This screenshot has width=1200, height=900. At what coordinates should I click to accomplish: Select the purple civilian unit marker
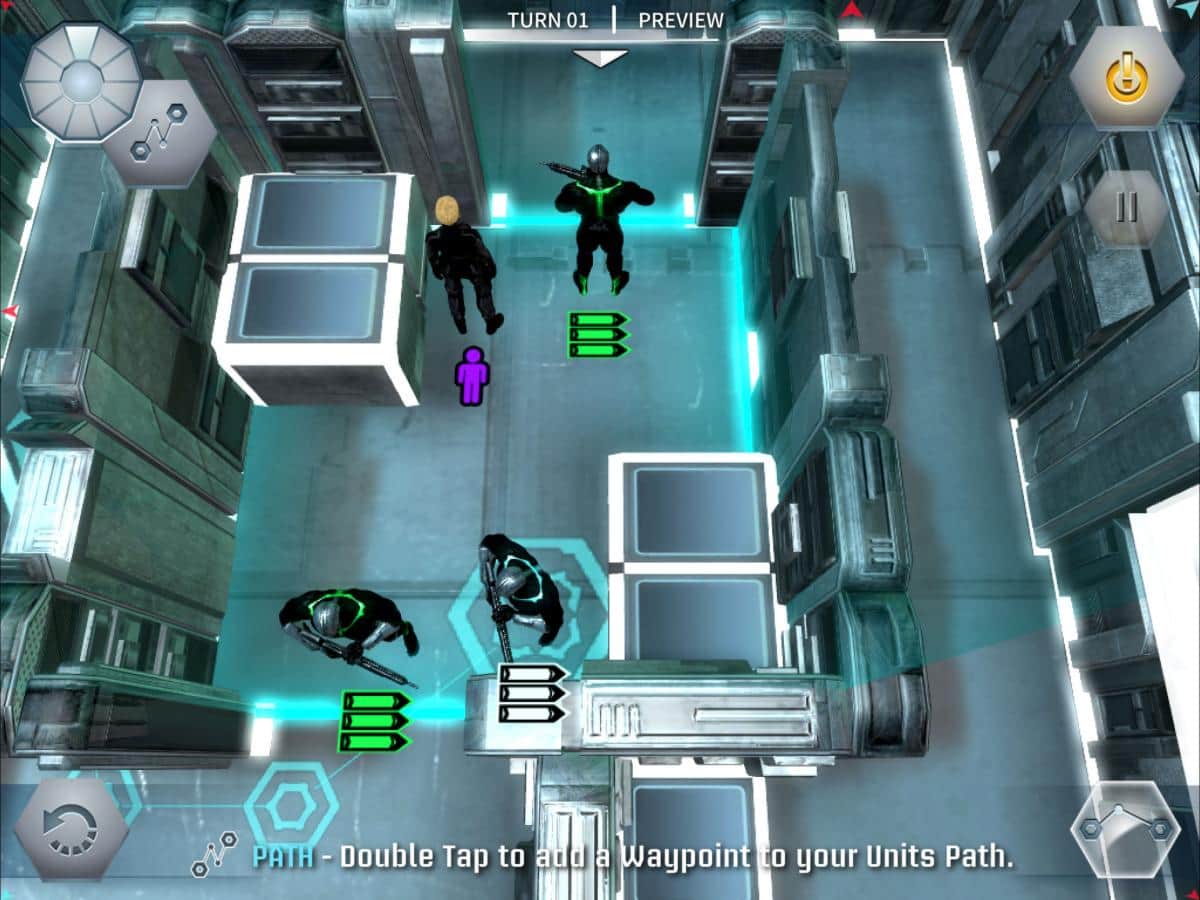[x=473, y=375]
